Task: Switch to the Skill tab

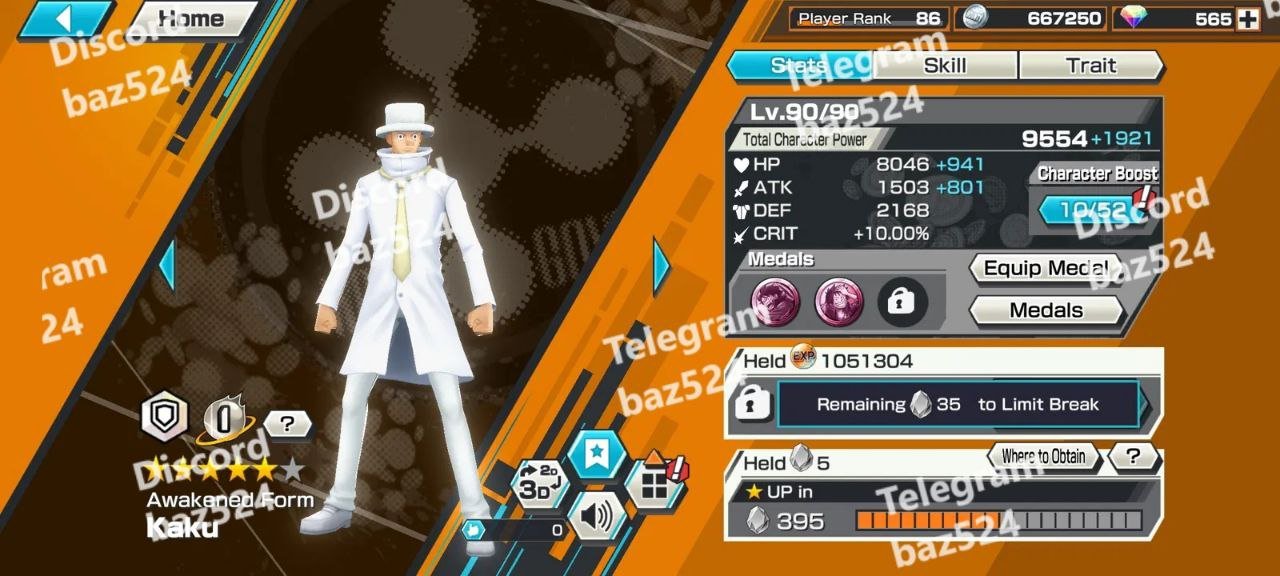Action: click(x=944, y=66)
